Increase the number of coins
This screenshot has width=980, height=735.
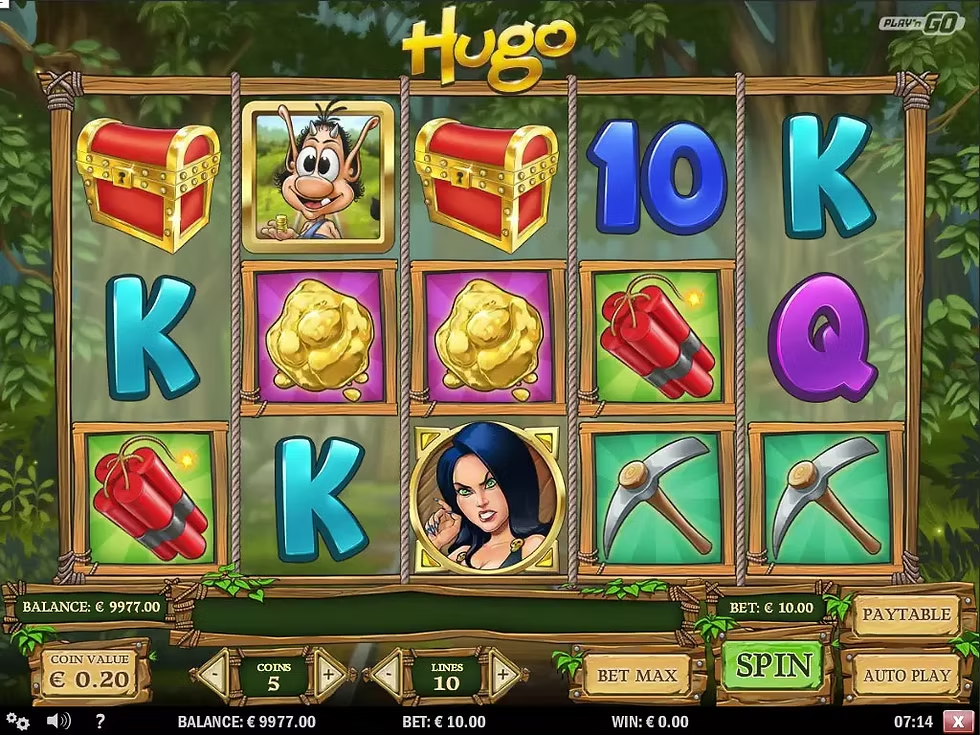click(x=329, y=676)
